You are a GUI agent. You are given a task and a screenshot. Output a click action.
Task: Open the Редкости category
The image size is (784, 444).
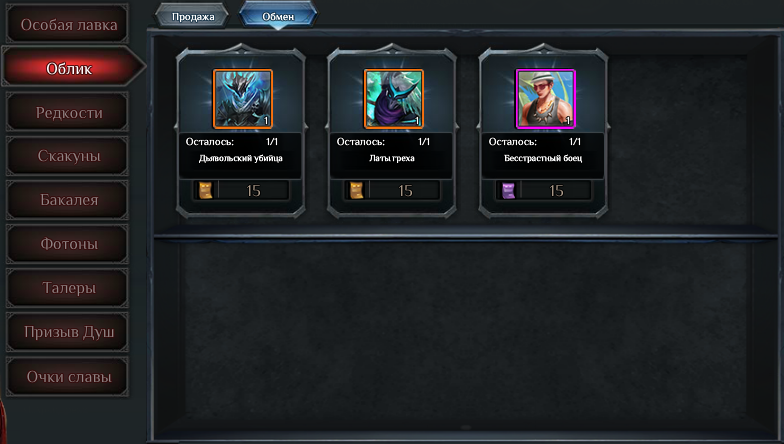pos(68,113)
